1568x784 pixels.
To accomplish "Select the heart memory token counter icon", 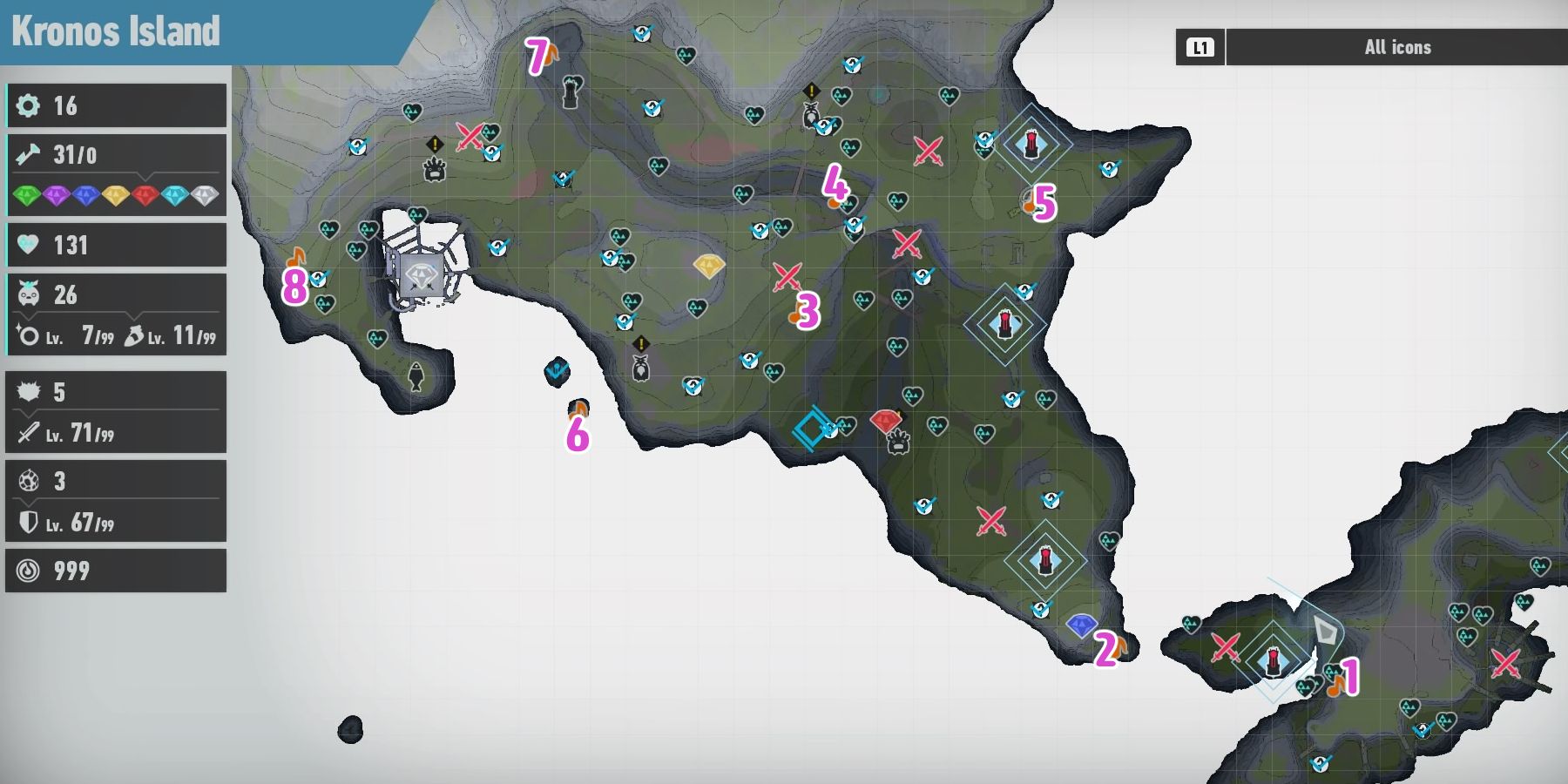I will [x=29, y=245].
